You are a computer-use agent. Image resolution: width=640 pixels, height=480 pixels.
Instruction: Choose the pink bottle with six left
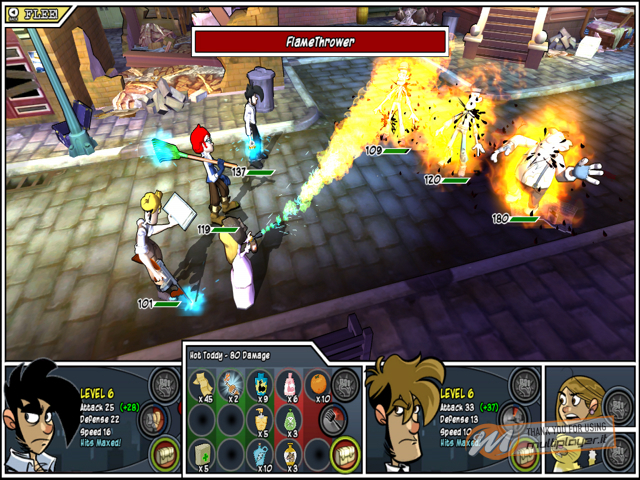tap(288, 383)
